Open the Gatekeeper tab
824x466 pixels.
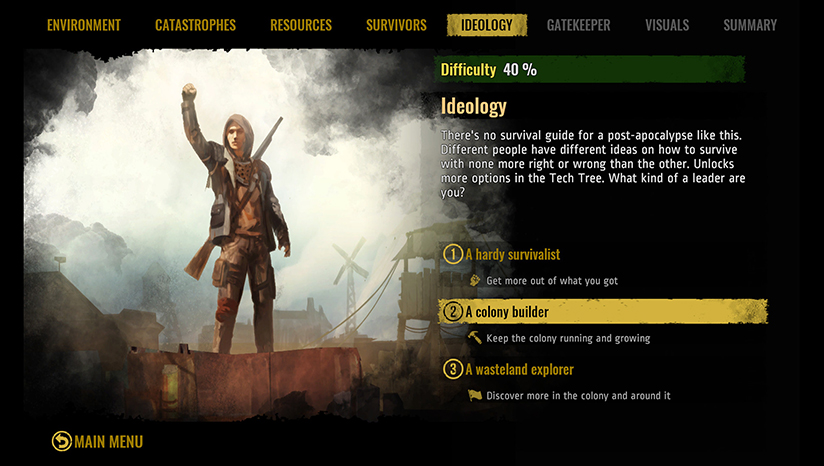point(578,25)
